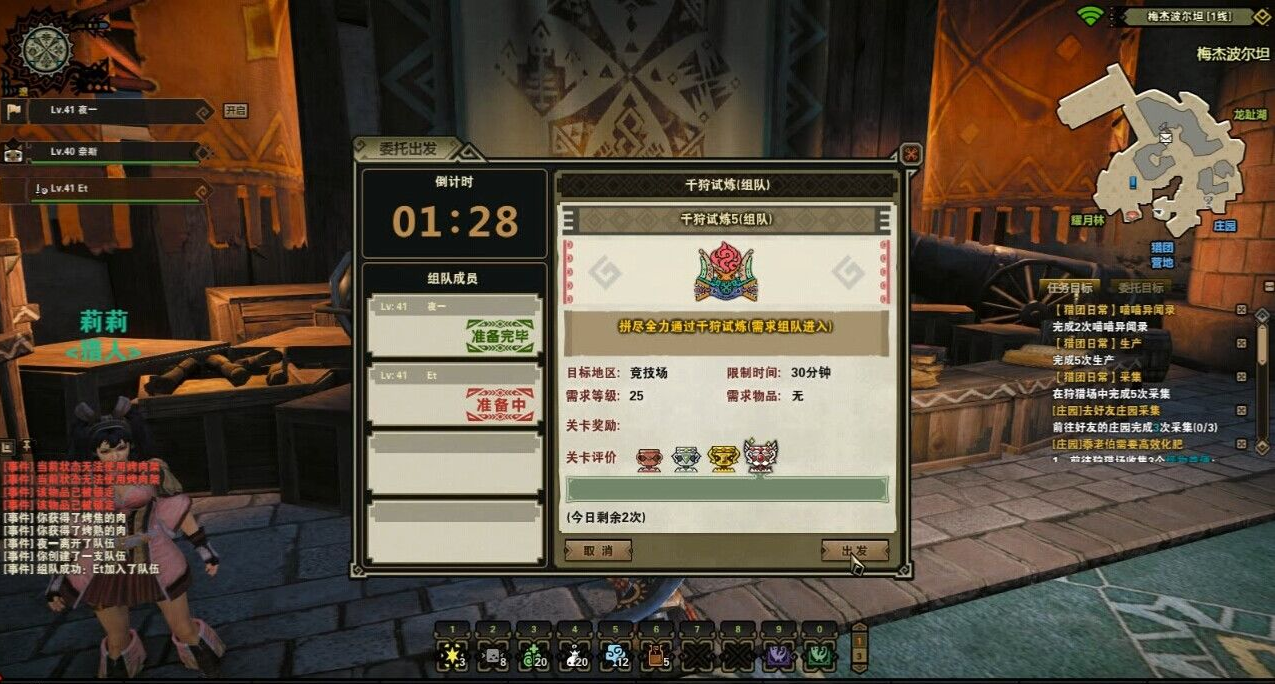Cancel the quest with 取消

pyautogui.click(x=597, y=550)
